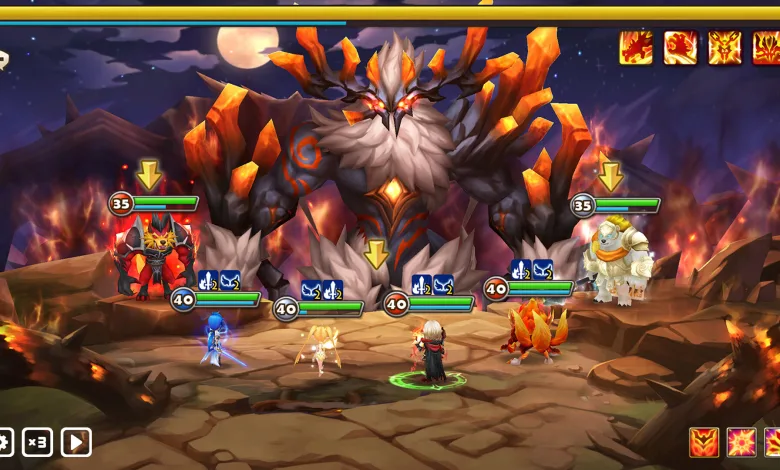
Task: Target the white bear enemy on right
Action: (617, 264)
